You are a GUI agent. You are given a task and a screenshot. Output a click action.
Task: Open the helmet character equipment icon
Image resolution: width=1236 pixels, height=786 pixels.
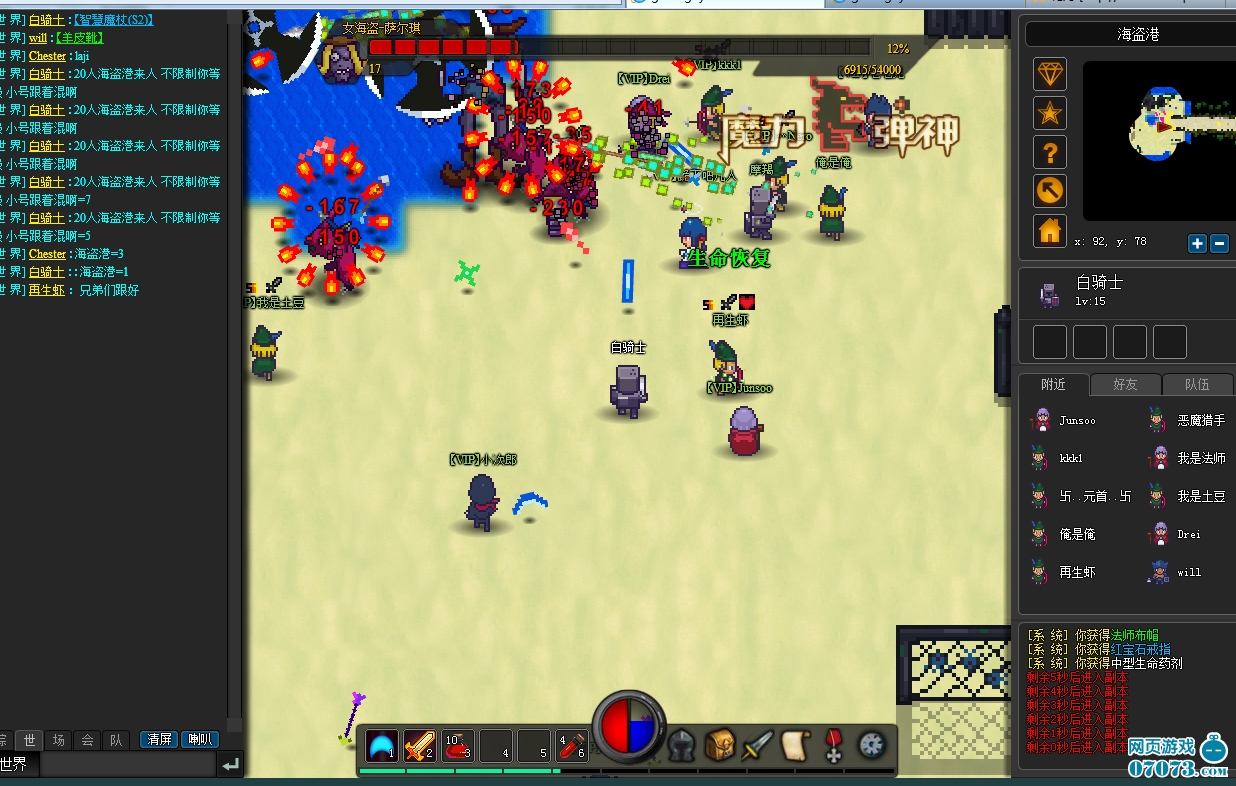pyautogui.click(x=682, y=745)
